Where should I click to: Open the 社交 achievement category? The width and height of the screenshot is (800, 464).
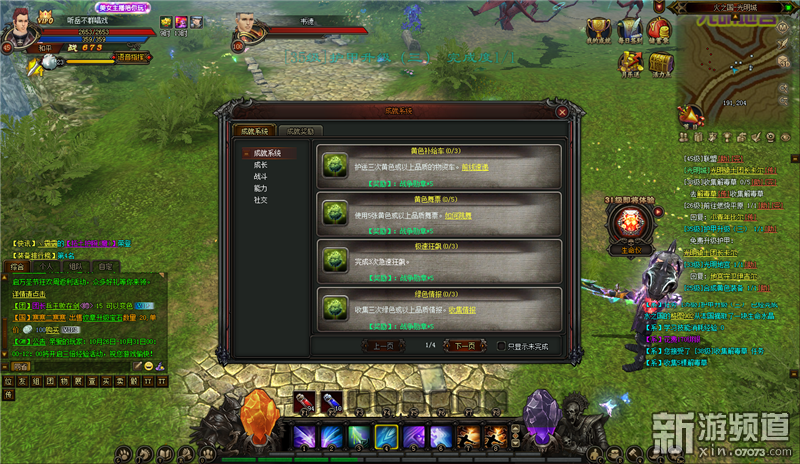[x=261, y=200]
